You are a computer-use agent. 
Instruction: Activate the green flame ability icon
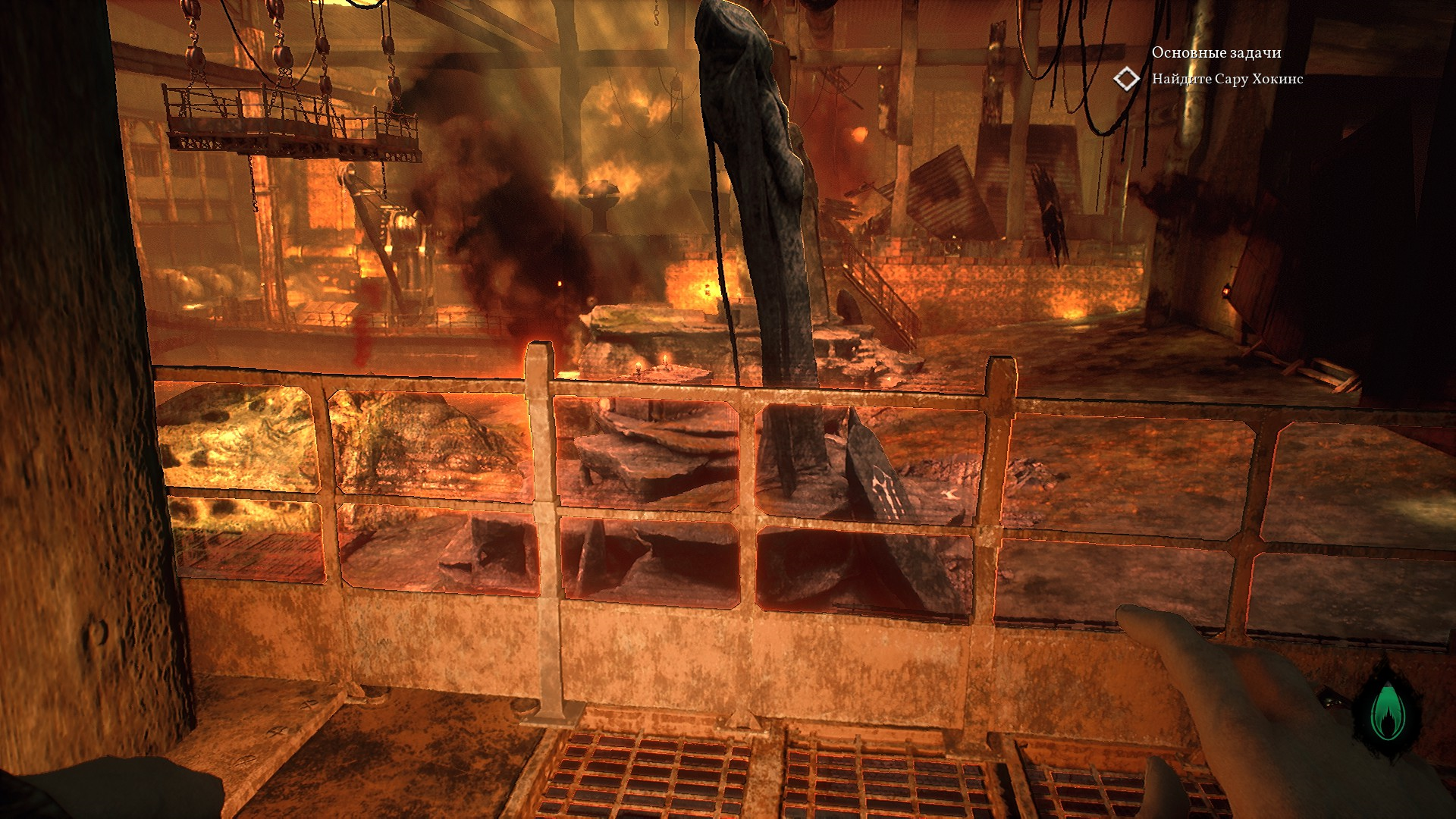(1387, 713)
